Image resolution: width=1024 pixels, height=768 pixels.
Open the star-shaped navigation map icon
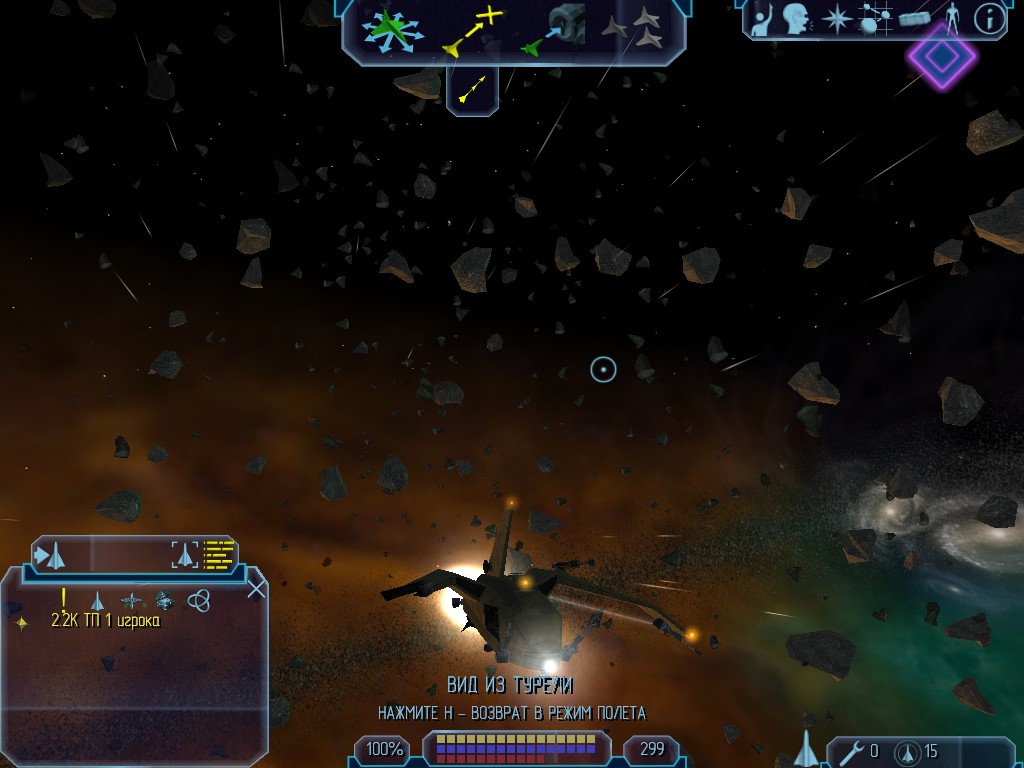click(x=836, y=19)
